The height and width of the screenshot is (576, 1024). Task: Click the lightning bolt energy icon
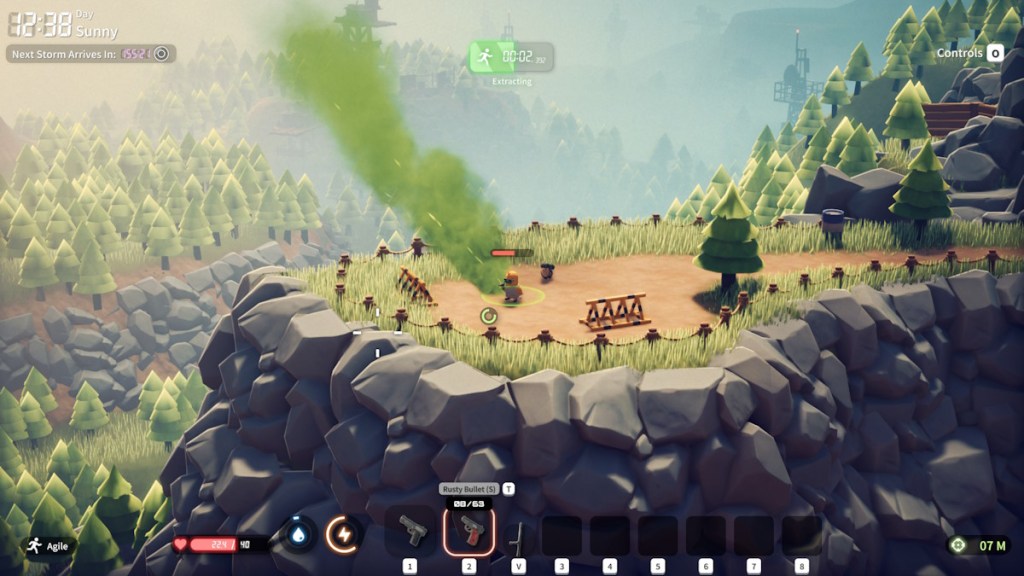coord(344,535)
